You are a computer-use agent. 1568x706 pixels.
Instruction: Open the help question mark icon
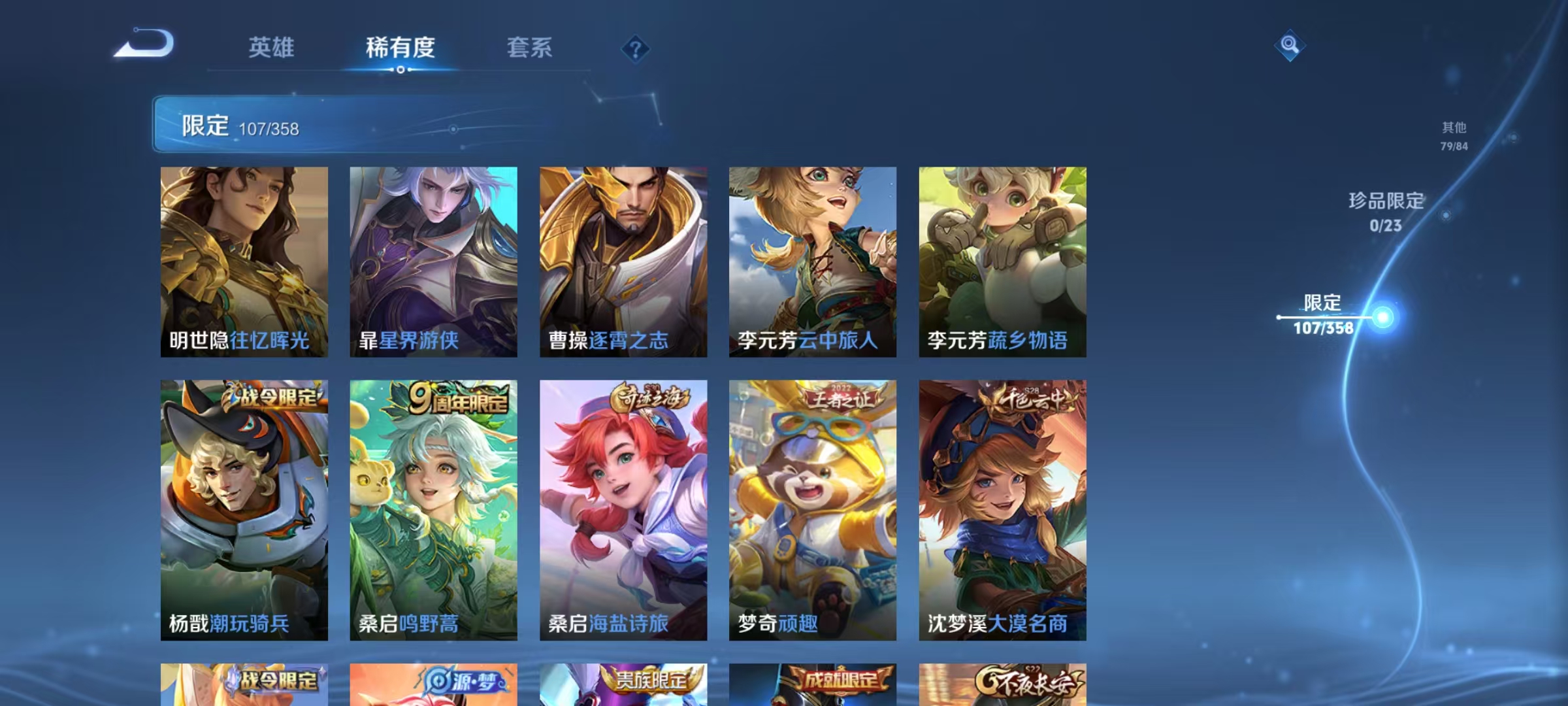637,48
